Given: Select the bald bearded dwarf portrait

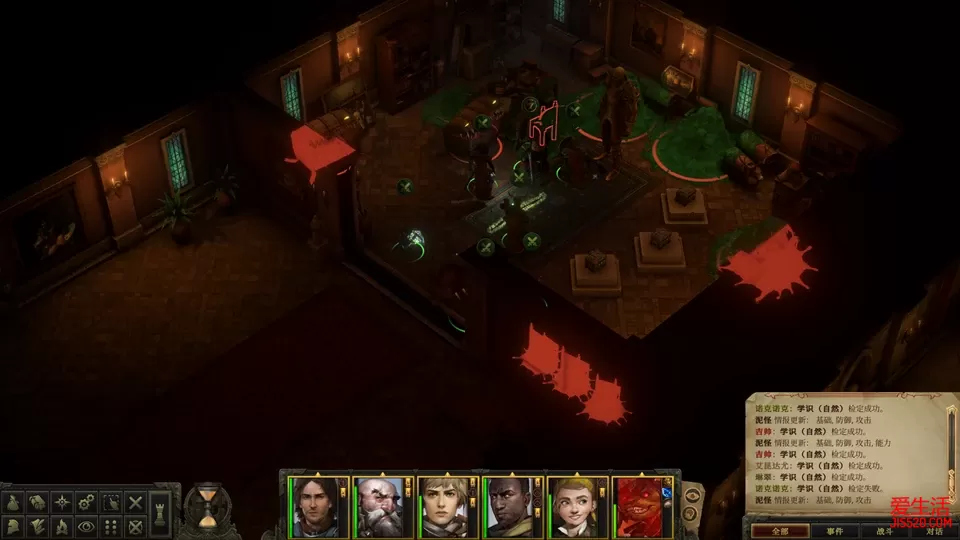Looking at the screenshot, I should point(383,506).
